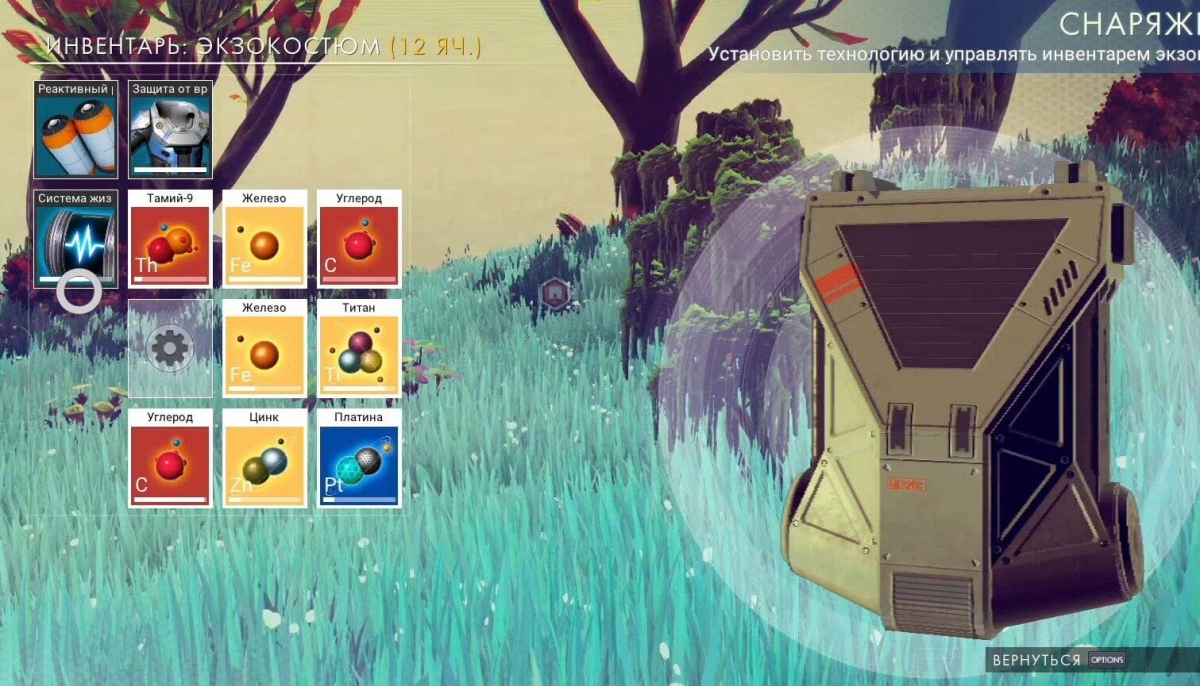The image size is (1200, 686).
Task: Choose the life support system slot
Action: coord(76,240)
